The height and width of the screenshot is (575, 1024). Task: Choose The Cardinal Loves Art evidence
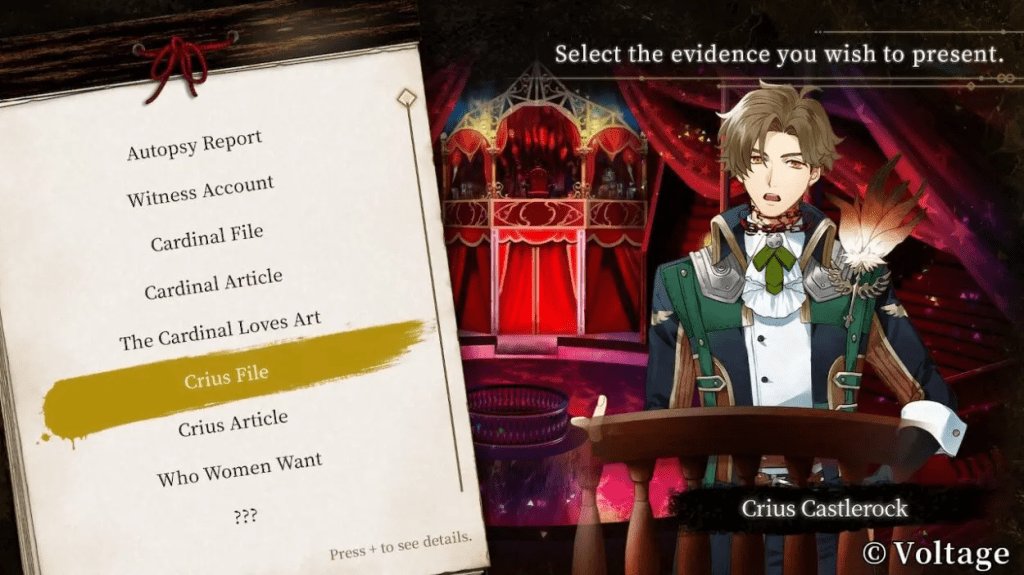[x=220, y=331]
